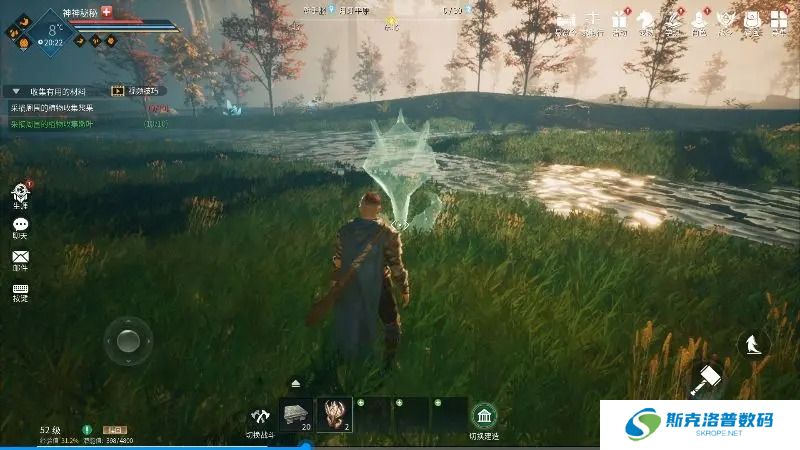Open the horse mount menu icon
Image resolution: width=800 pixels, height=450 pixels.
pyautogui.click(x=645, y=19)
